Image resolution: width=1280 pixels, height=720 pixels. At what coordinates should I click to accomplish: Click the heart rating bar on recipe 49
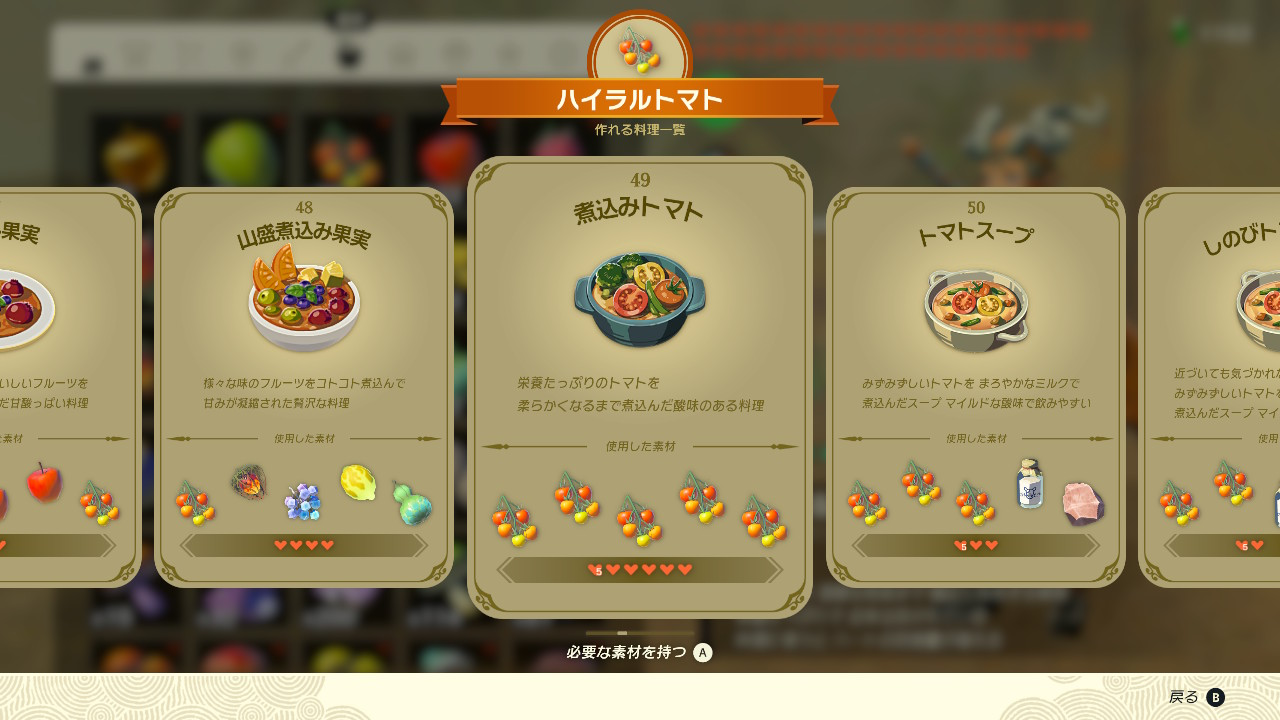pos(640,568)
